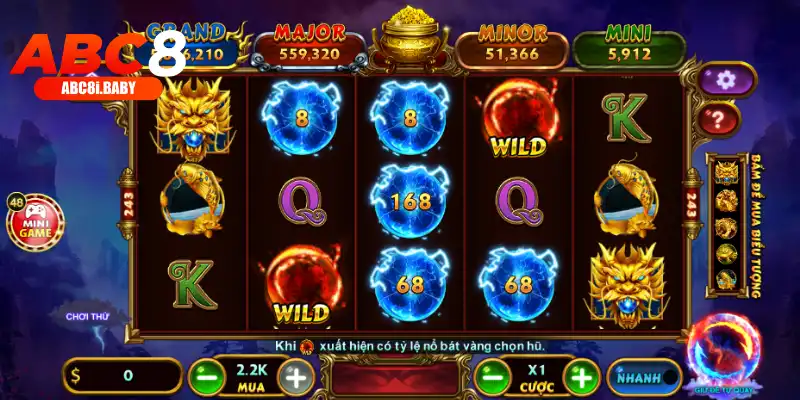
Task: Lower the CƯỢC bet multiplier
Action: [490, 376]
